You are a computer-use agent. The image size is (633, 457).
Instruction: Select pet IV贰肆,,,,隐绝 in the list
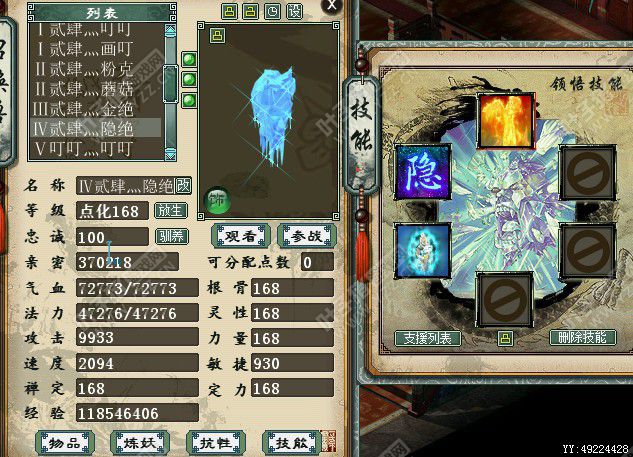point(95,128)
